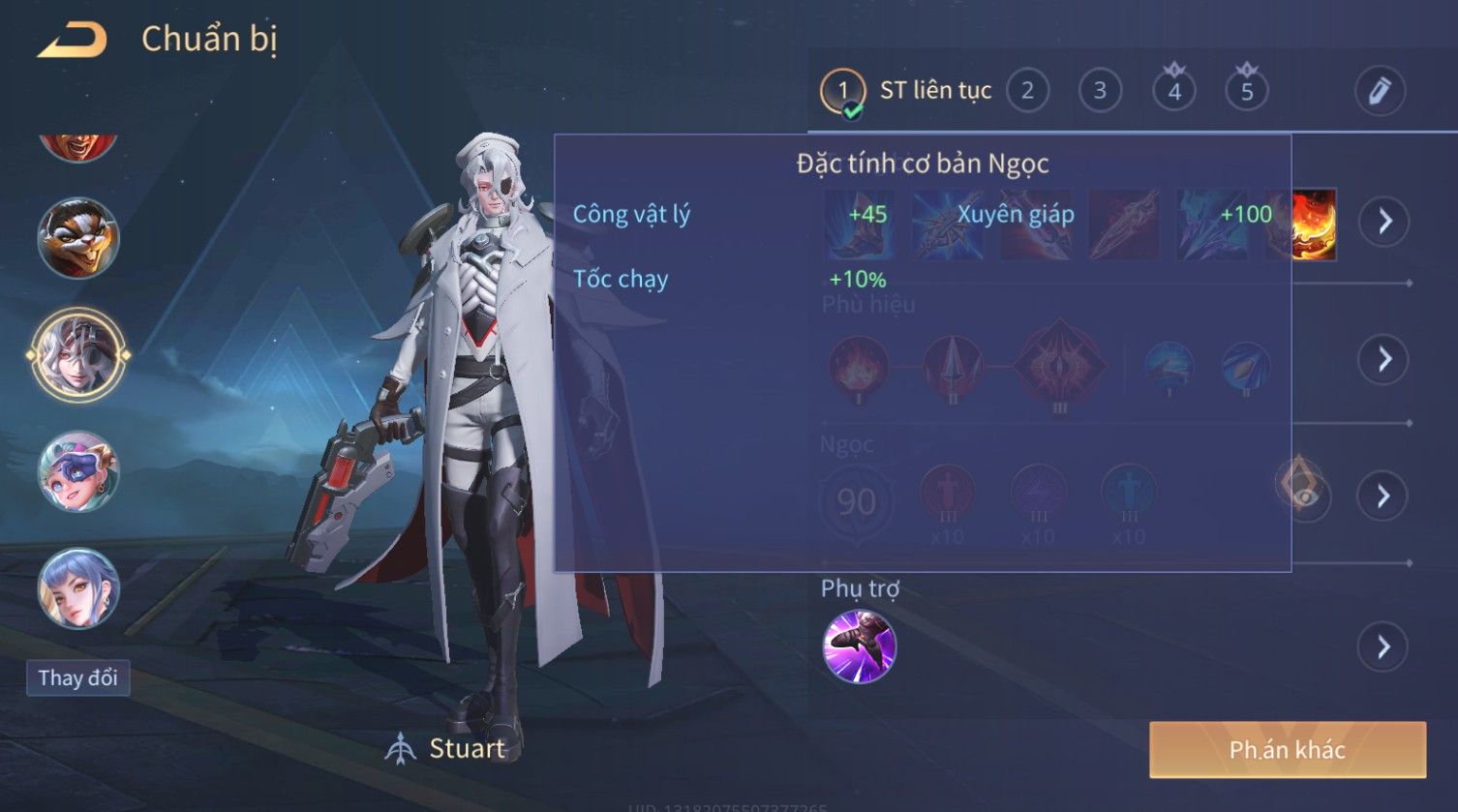Select the ST liên tục preset 1
1458x812 pixels.
pos(843,91)
